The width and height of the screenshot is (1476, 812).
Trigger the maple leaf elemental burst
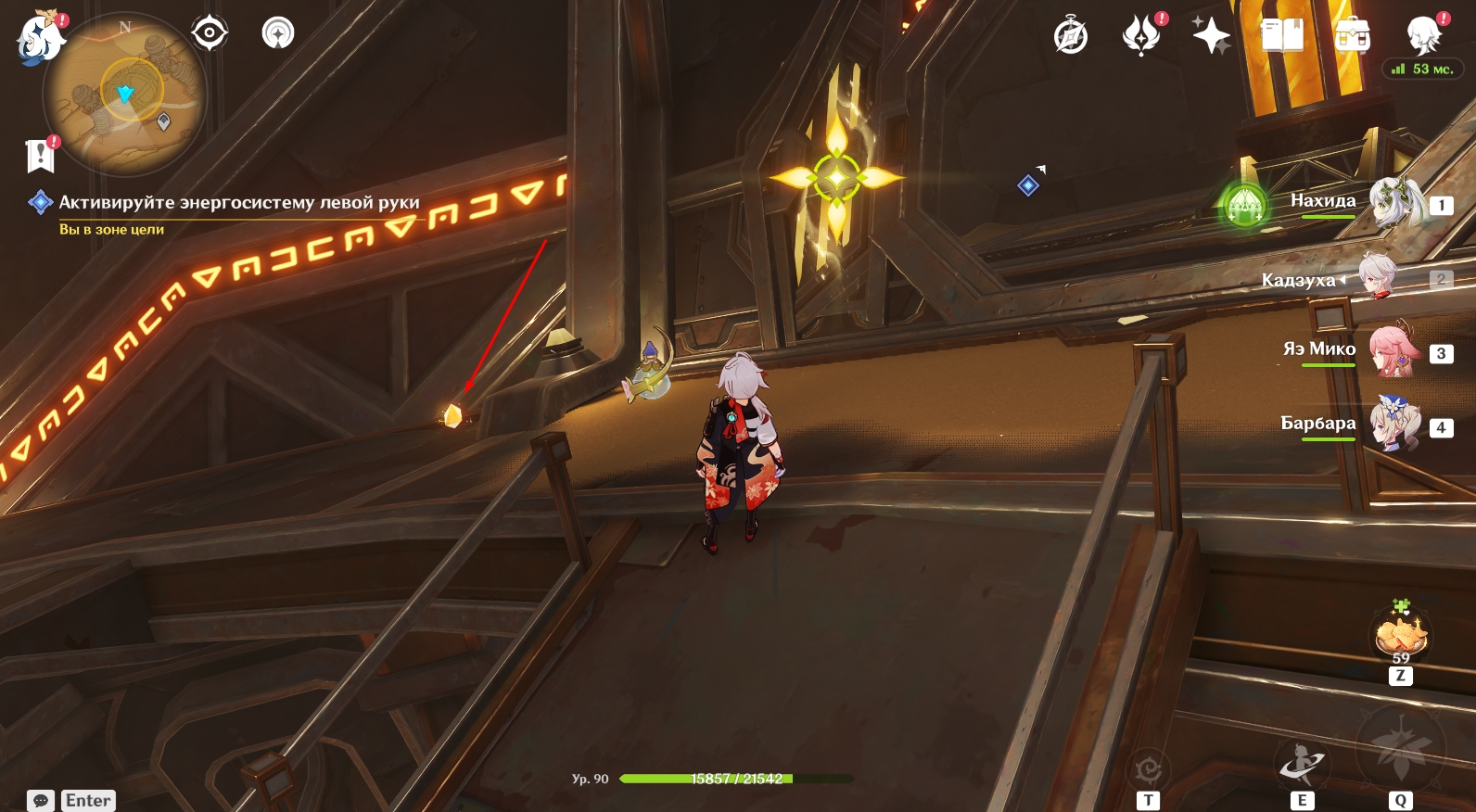coord(1400,751)
